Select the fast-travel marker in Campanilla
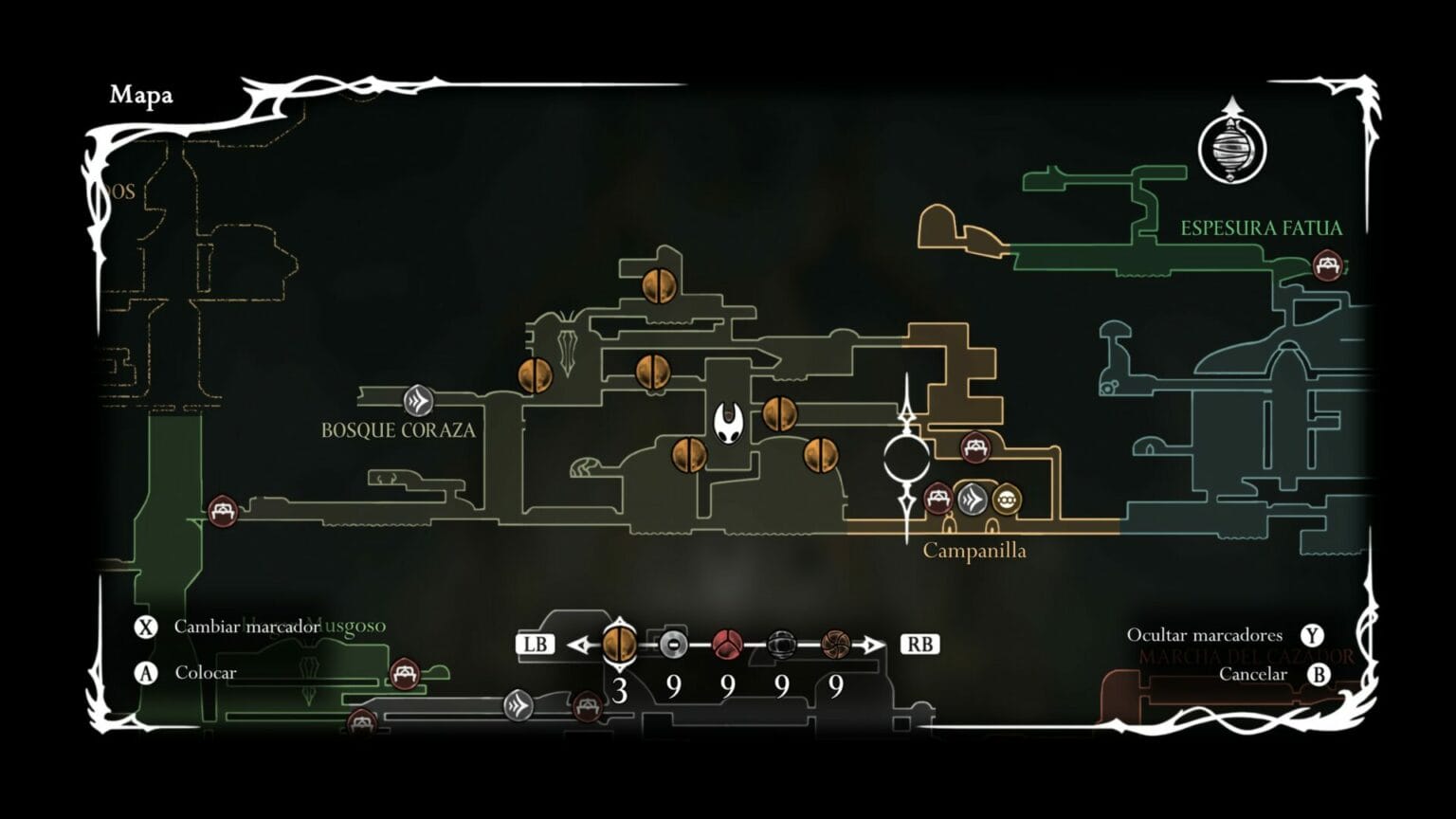Image resolution: width=1456 pixels, height=819 pixels. [972, 499]
